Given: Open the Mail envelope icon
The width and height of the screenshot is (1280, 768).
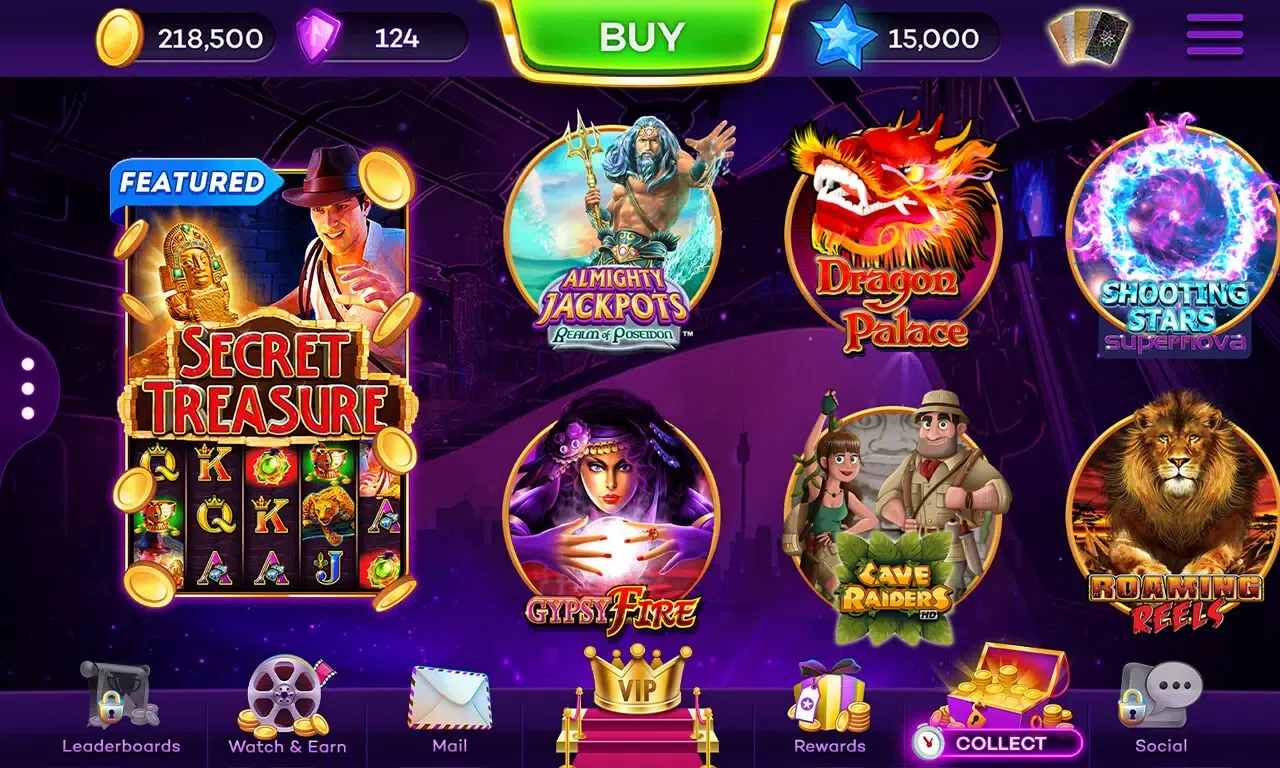Looking at the screenshot, I should (447, 700).
